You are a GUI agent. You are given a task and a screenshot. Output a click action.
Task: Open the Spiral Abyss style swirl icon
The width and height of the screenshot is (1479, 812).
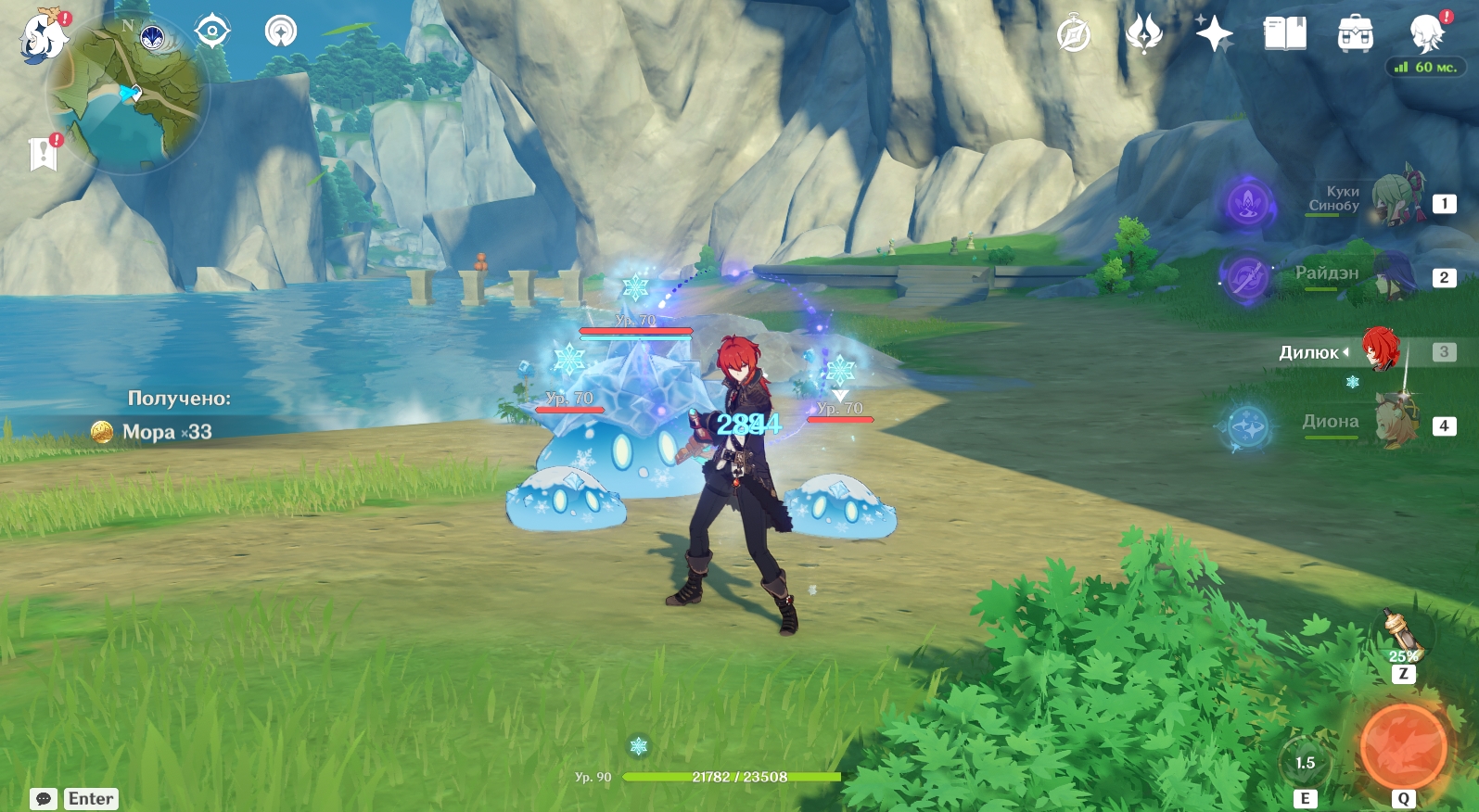[281, 32]
